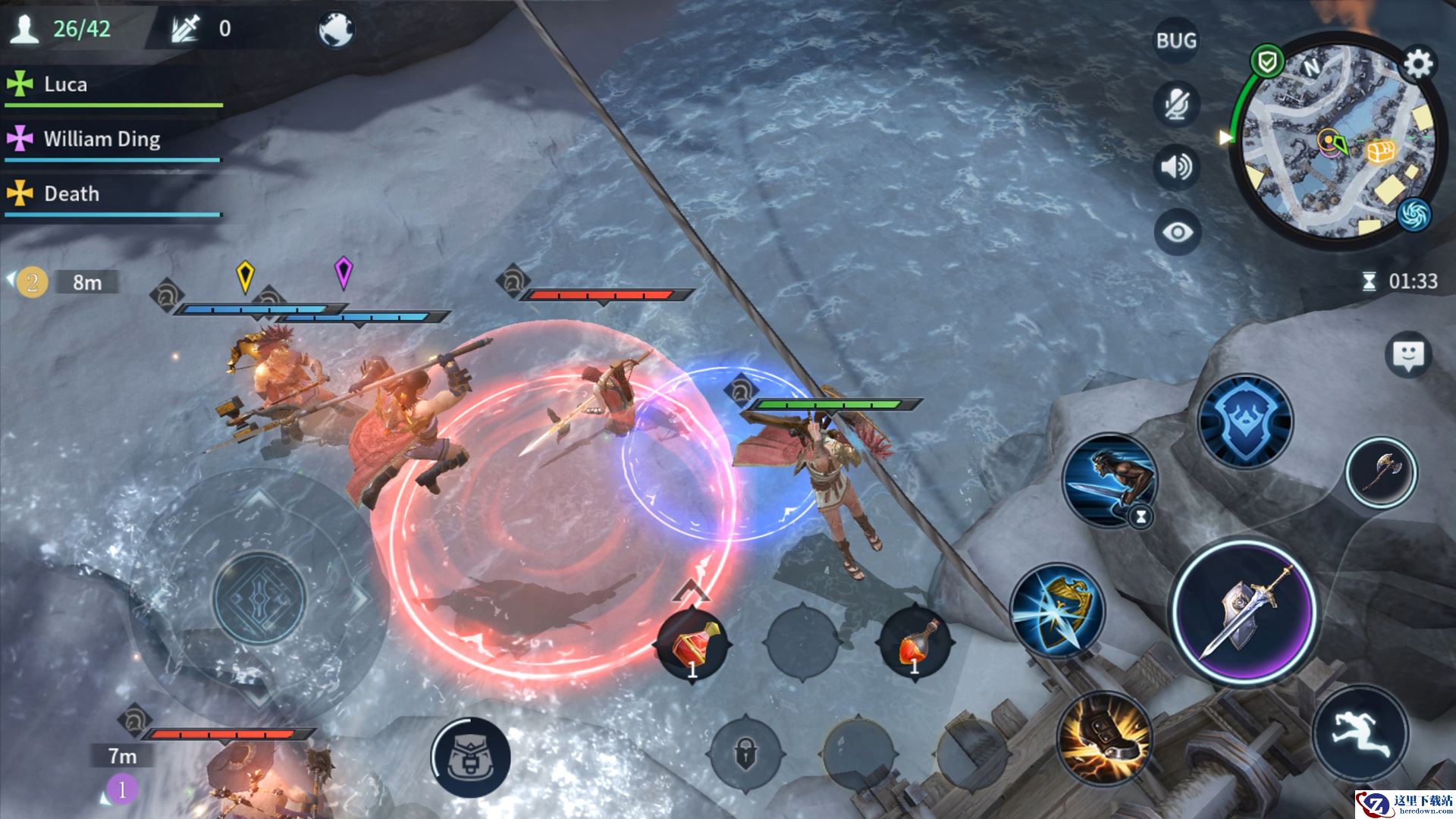Toggle the muted microphone icon
The width and height of the screenshot is (1456, 819).
pos(1176,104)
